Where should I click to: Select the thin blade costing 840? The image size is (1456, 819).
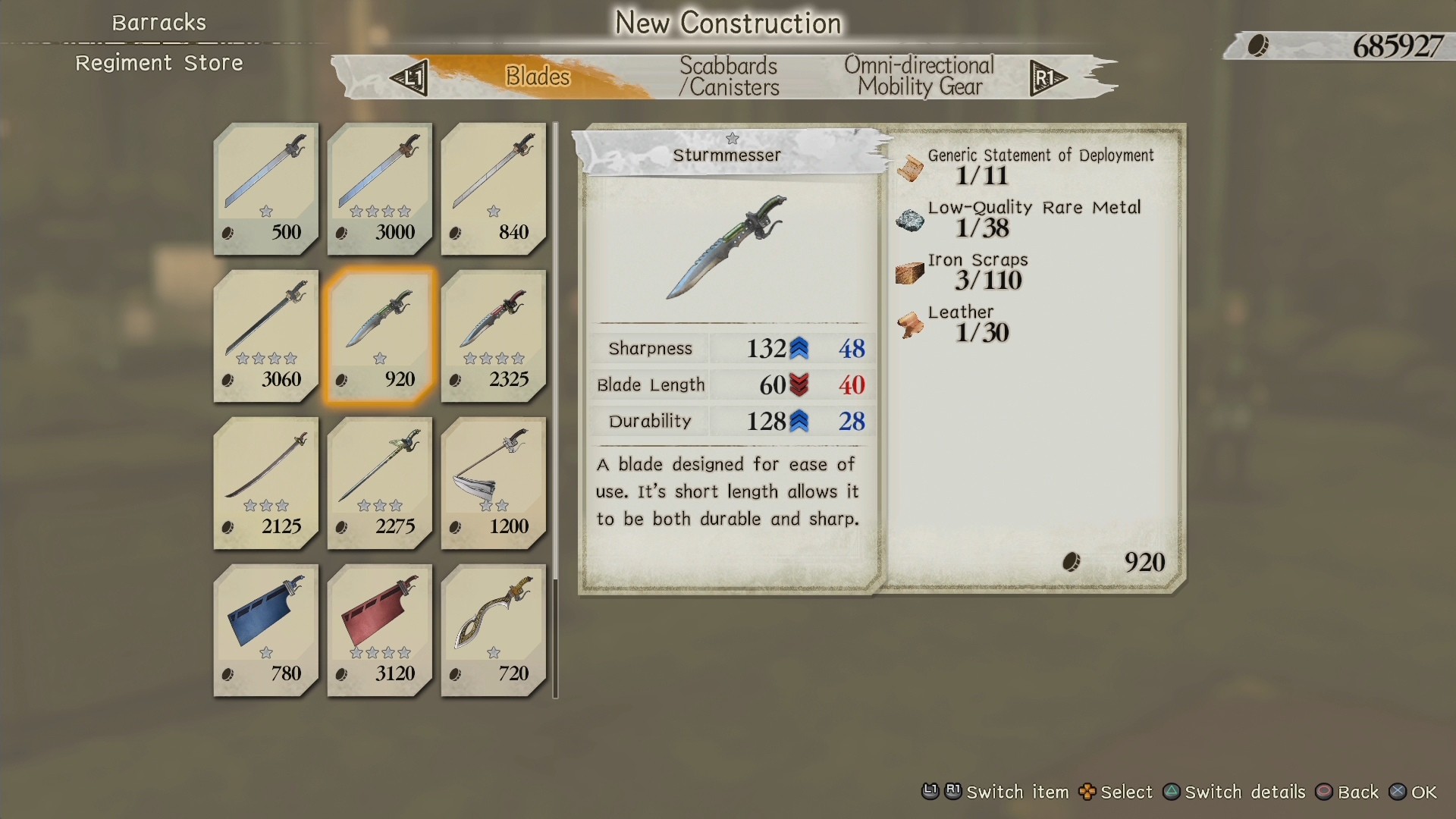[494, 188]
